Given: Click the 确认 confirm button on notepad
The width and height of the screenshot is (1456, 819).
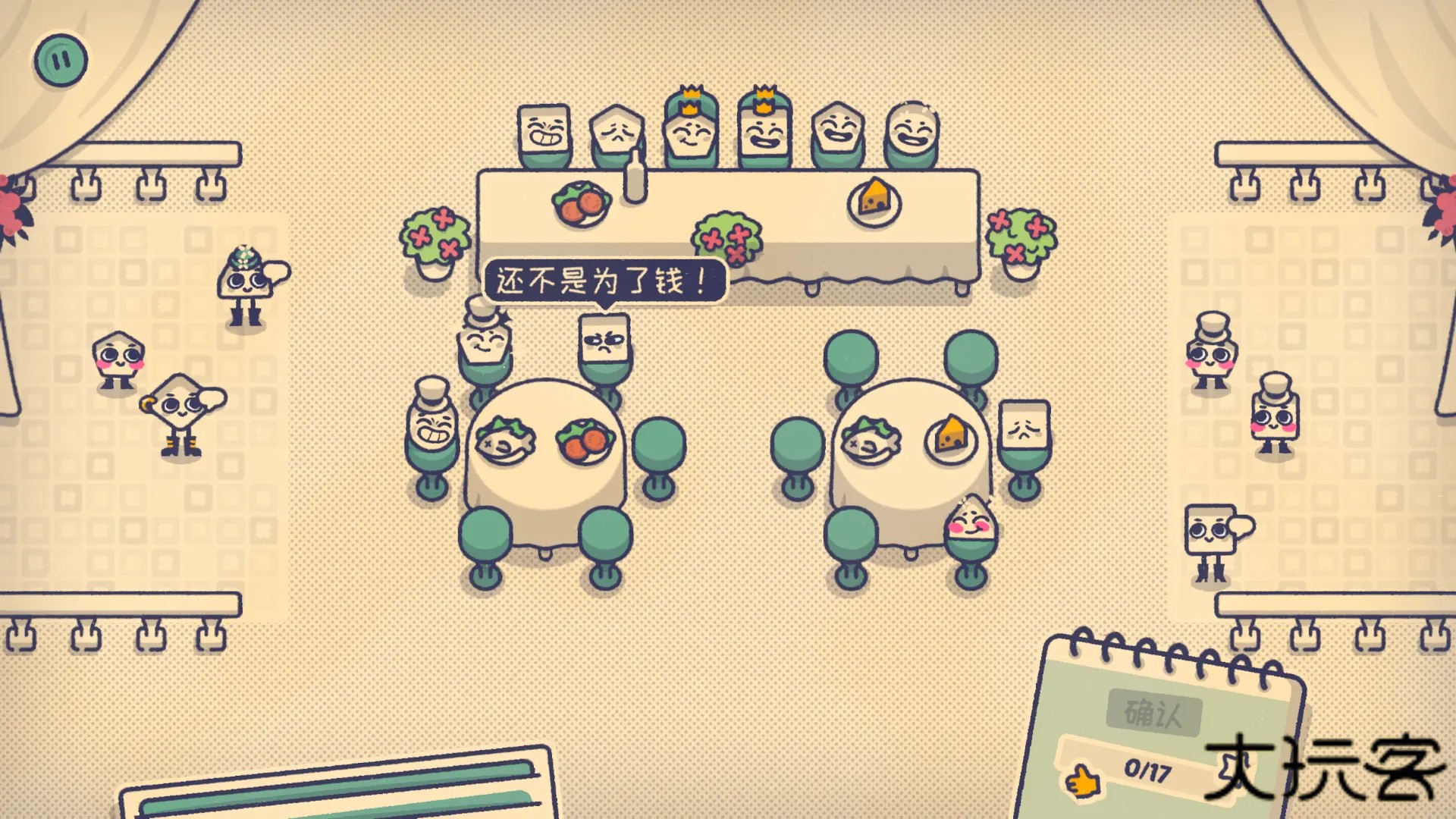Looking at the screenshot, I should [1153, 713].
